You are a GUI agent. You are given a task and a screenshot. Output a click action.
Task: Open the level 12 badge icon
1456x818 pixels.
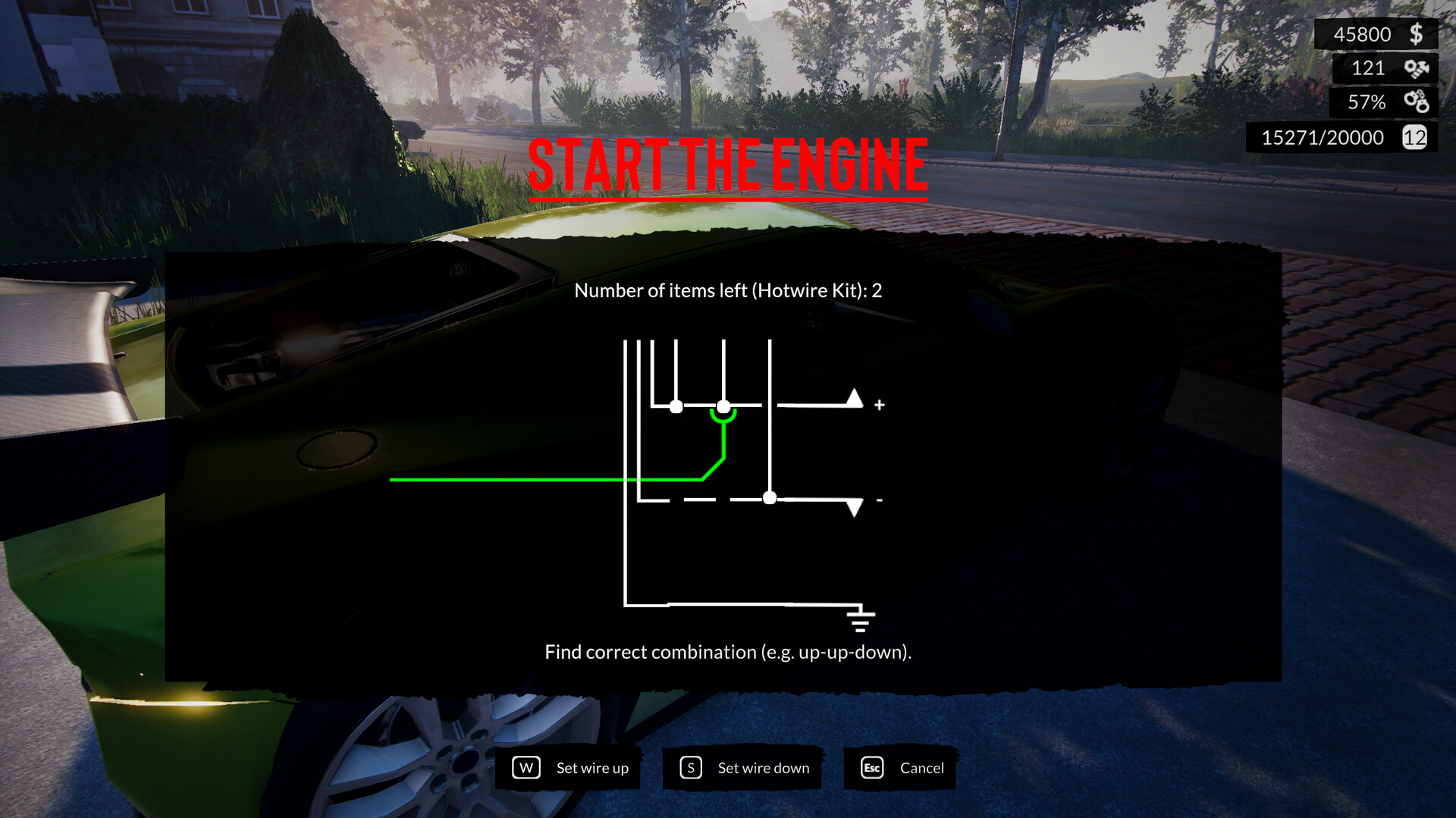pyautogui.click(x=1415, y=137)
